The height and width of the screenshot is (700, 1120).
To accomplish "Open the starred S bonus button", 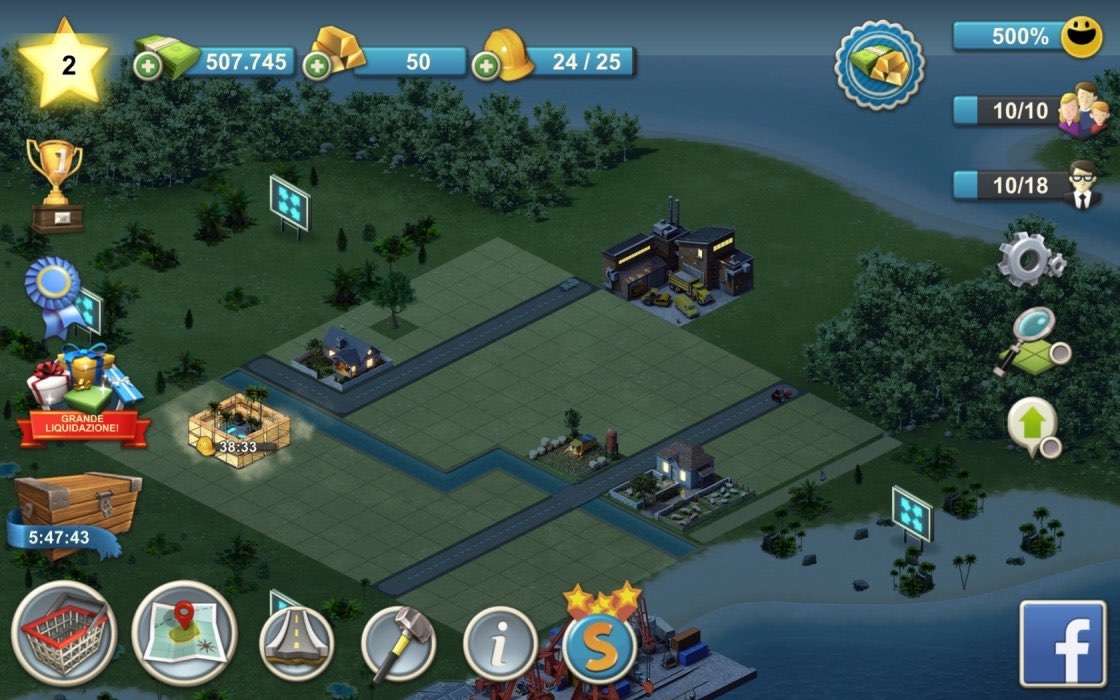I will [600, 640].
